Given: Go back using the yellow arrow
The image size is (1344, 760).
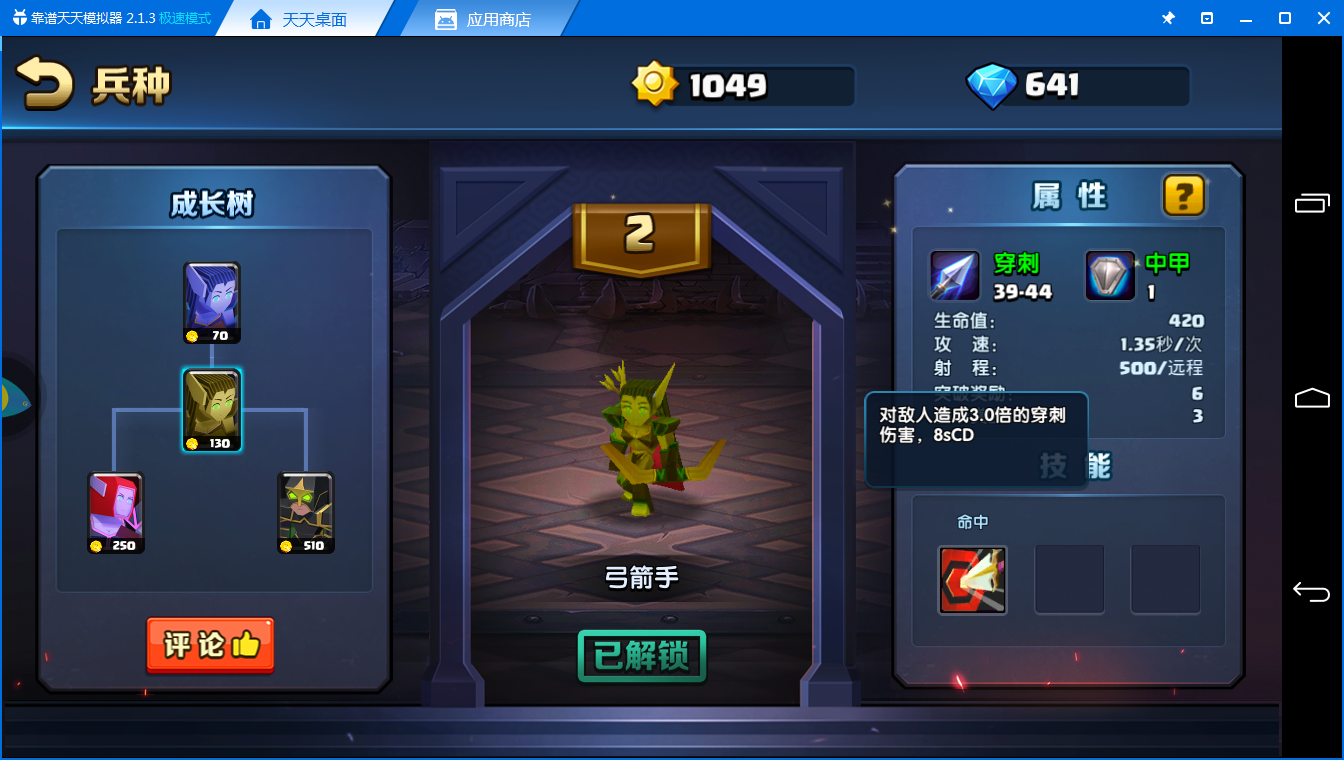Looking at the screenshot, I should tap(45, 84).
